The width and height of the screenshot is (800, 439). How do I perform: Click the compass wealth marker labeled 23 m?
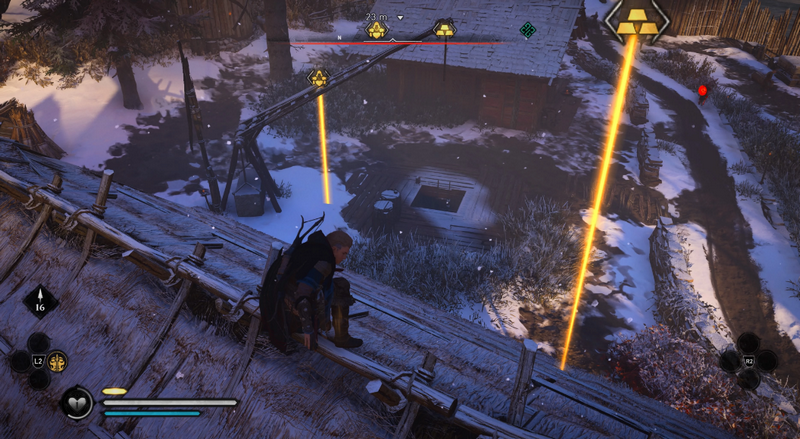coord(376,30)
